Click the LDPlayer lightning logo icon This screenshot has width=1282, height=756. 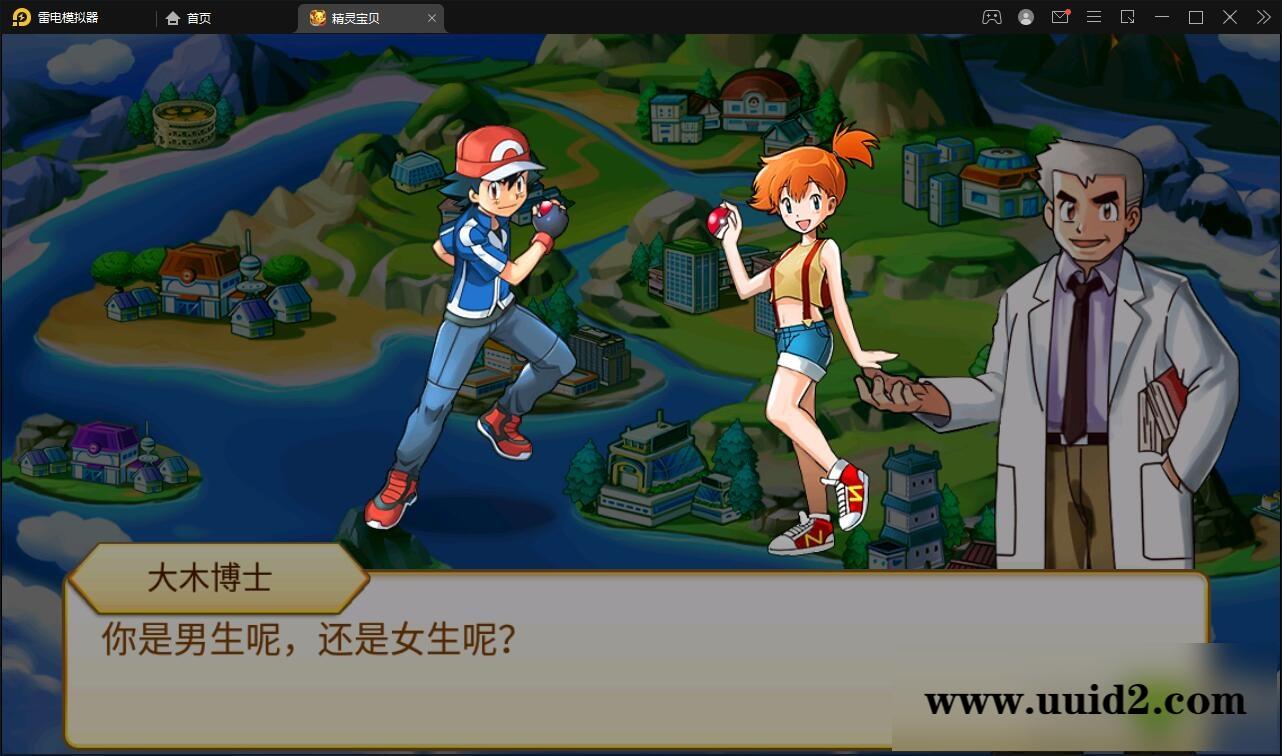20,17
